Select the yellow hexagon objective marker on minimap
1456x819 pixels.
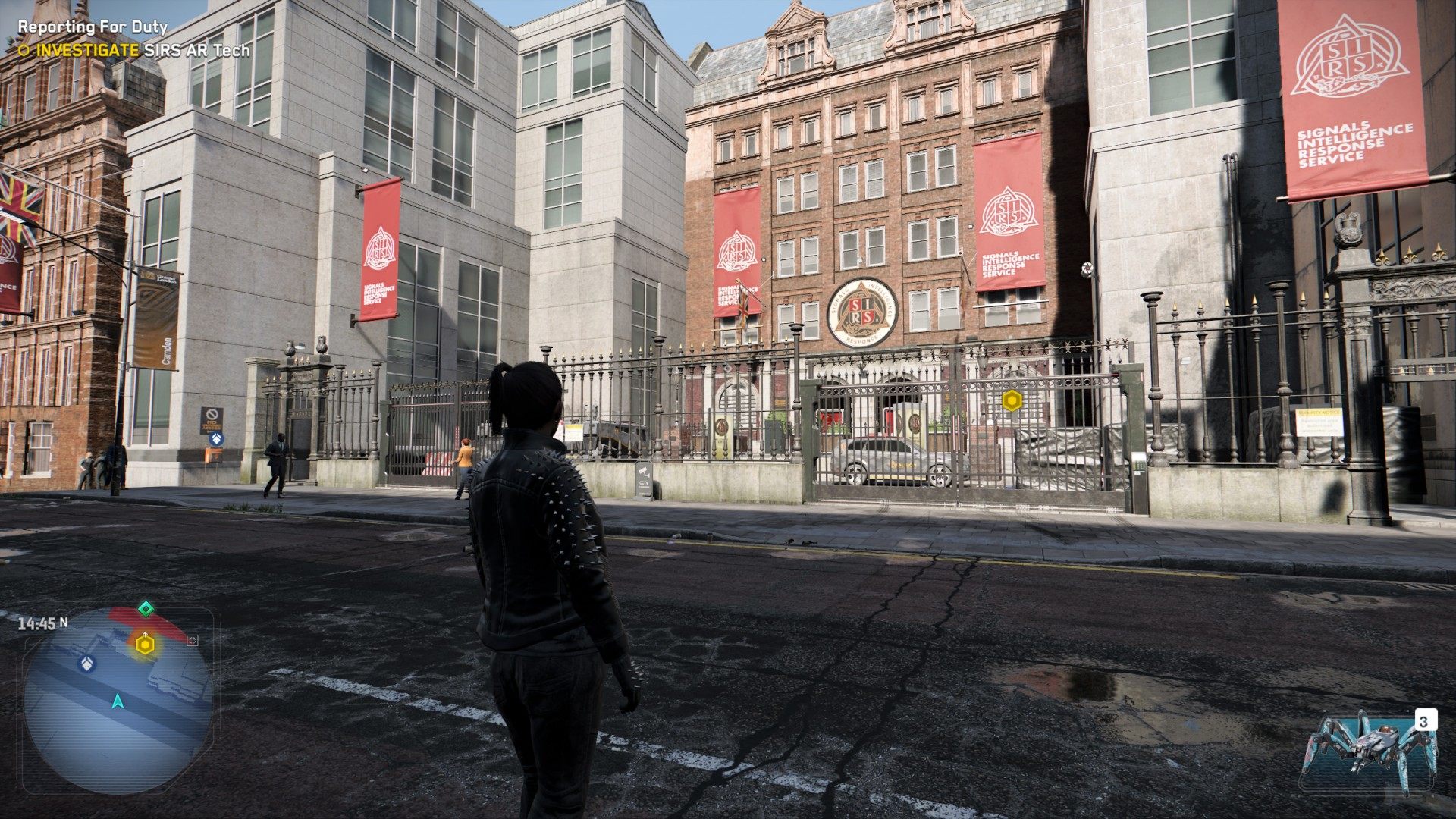click(145, 645)
